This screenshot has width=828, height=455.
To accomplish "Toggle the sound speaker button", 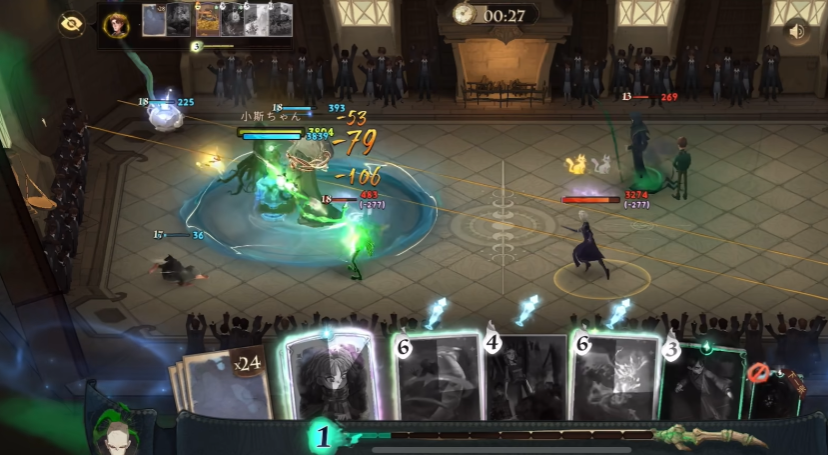I will click(x=796, y=32).
